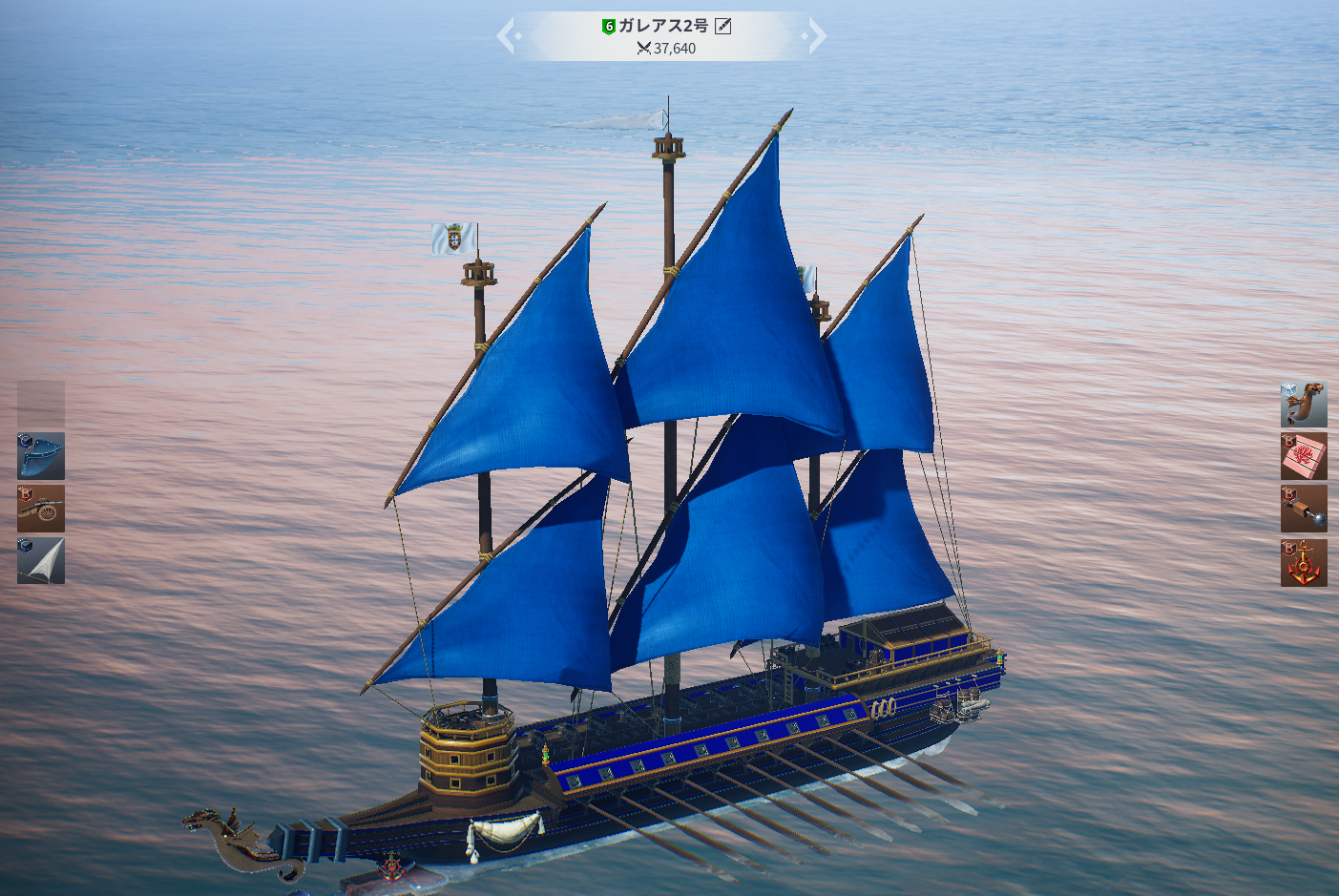Select the pink coral-emblem flag slot

click(1303, 456)
